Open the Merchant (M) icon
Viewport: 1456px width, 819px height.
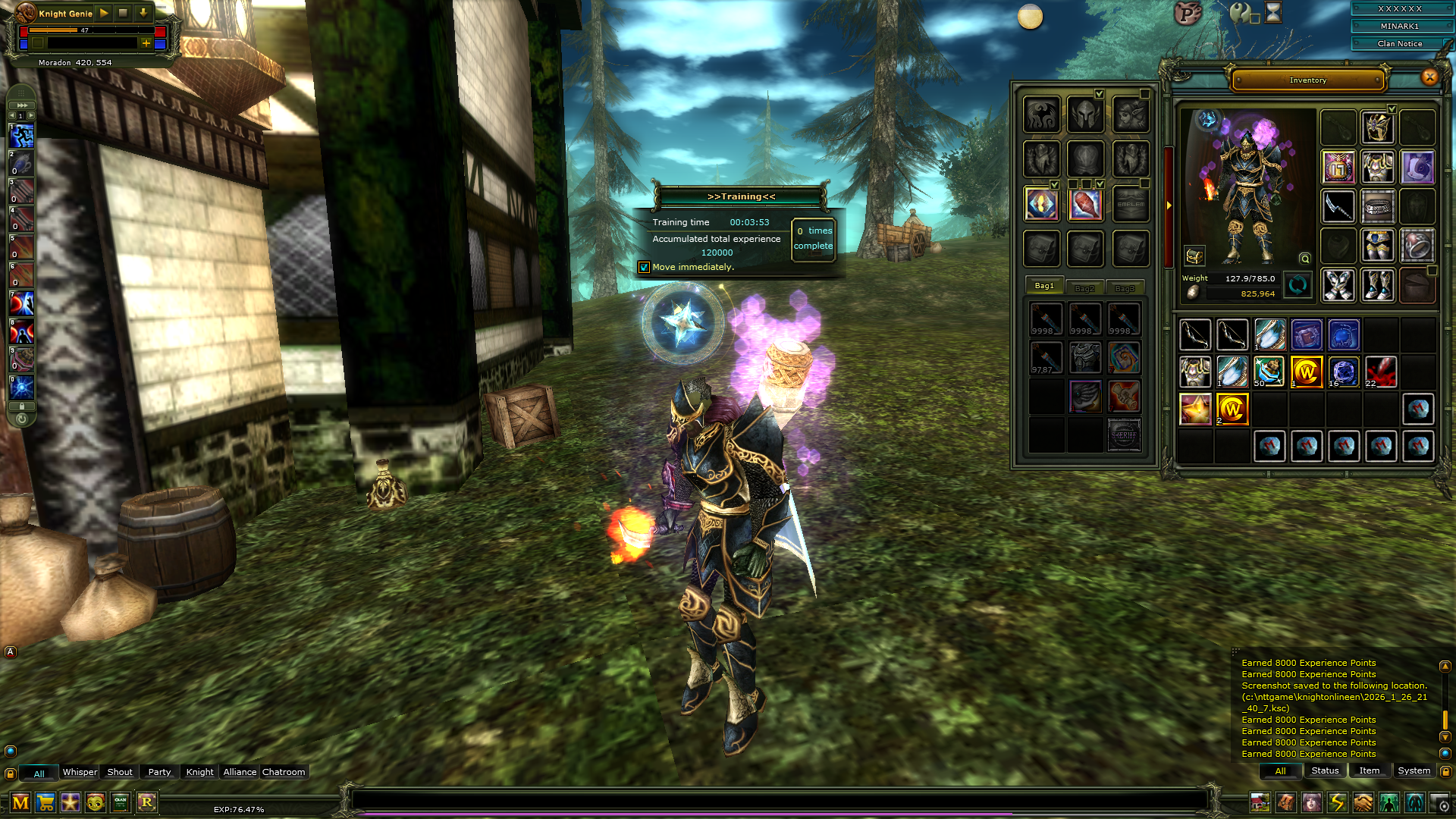point(20,802)
